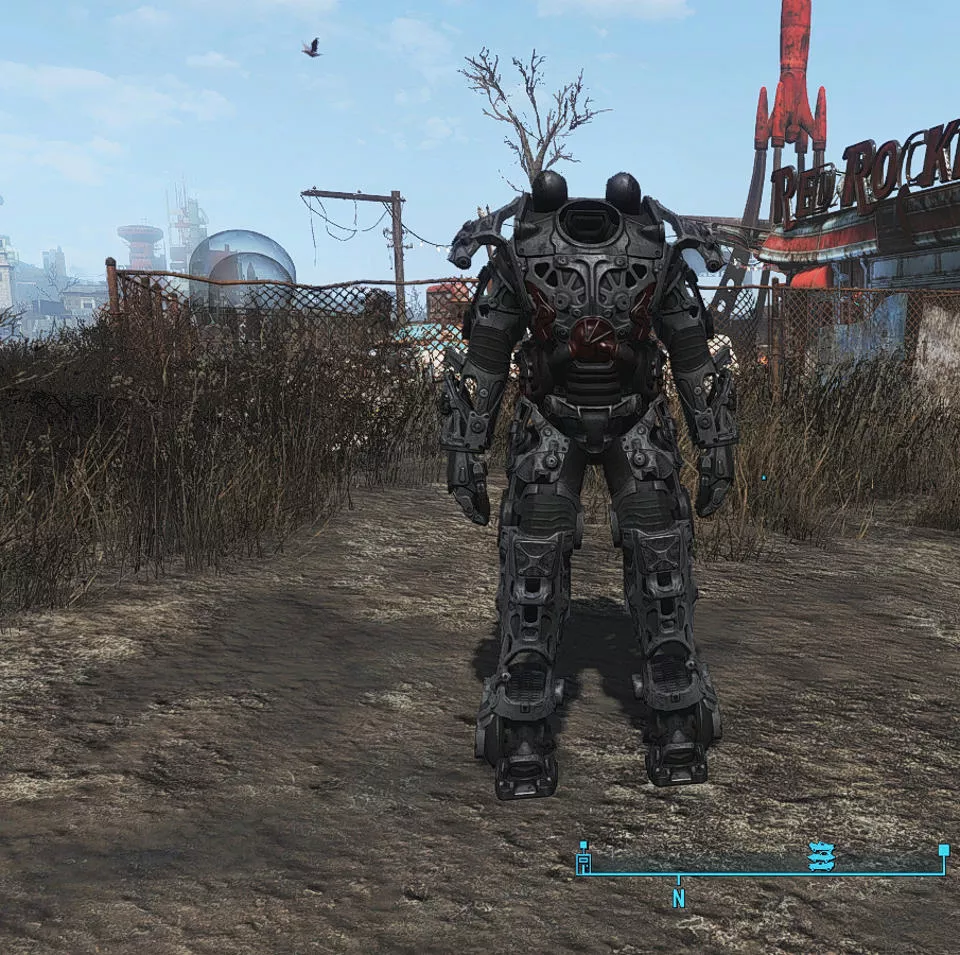The image size is (960, 955).
Task: Click the stacked cars location marker on compass
Action: pos(821,856)
